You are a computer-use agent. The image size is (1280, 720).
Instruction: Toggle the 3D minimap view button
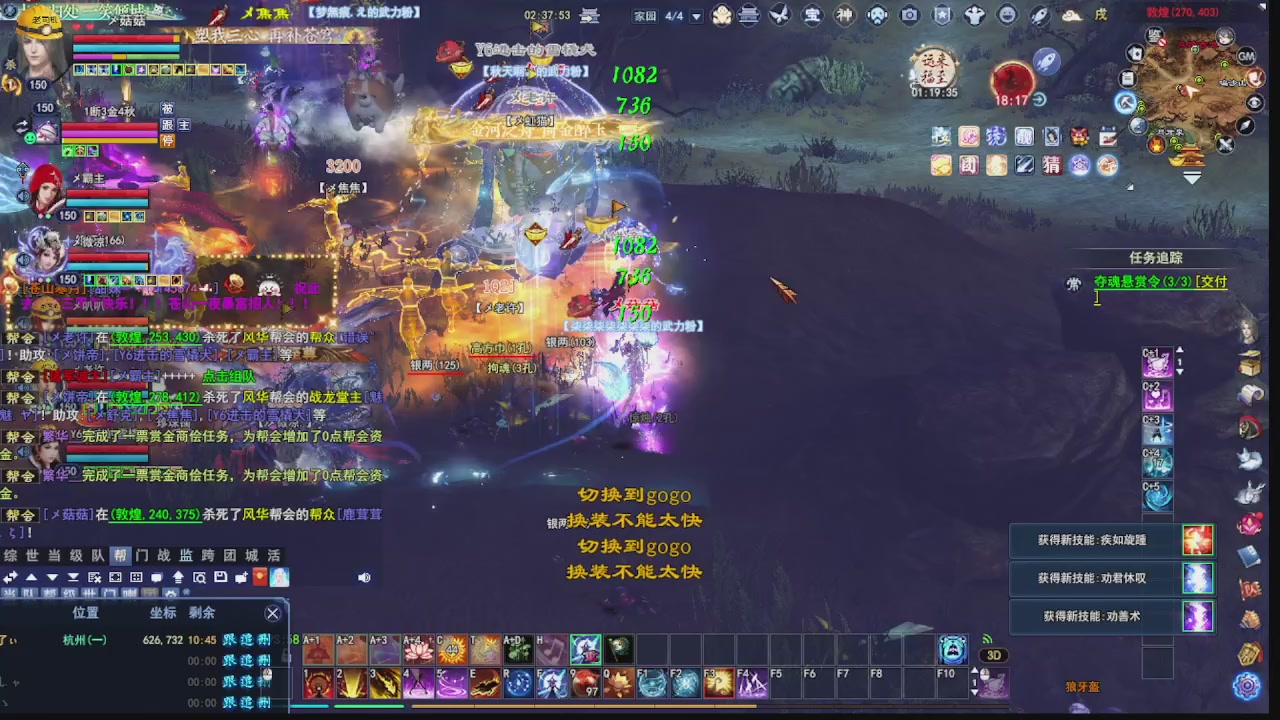point(993,655)
